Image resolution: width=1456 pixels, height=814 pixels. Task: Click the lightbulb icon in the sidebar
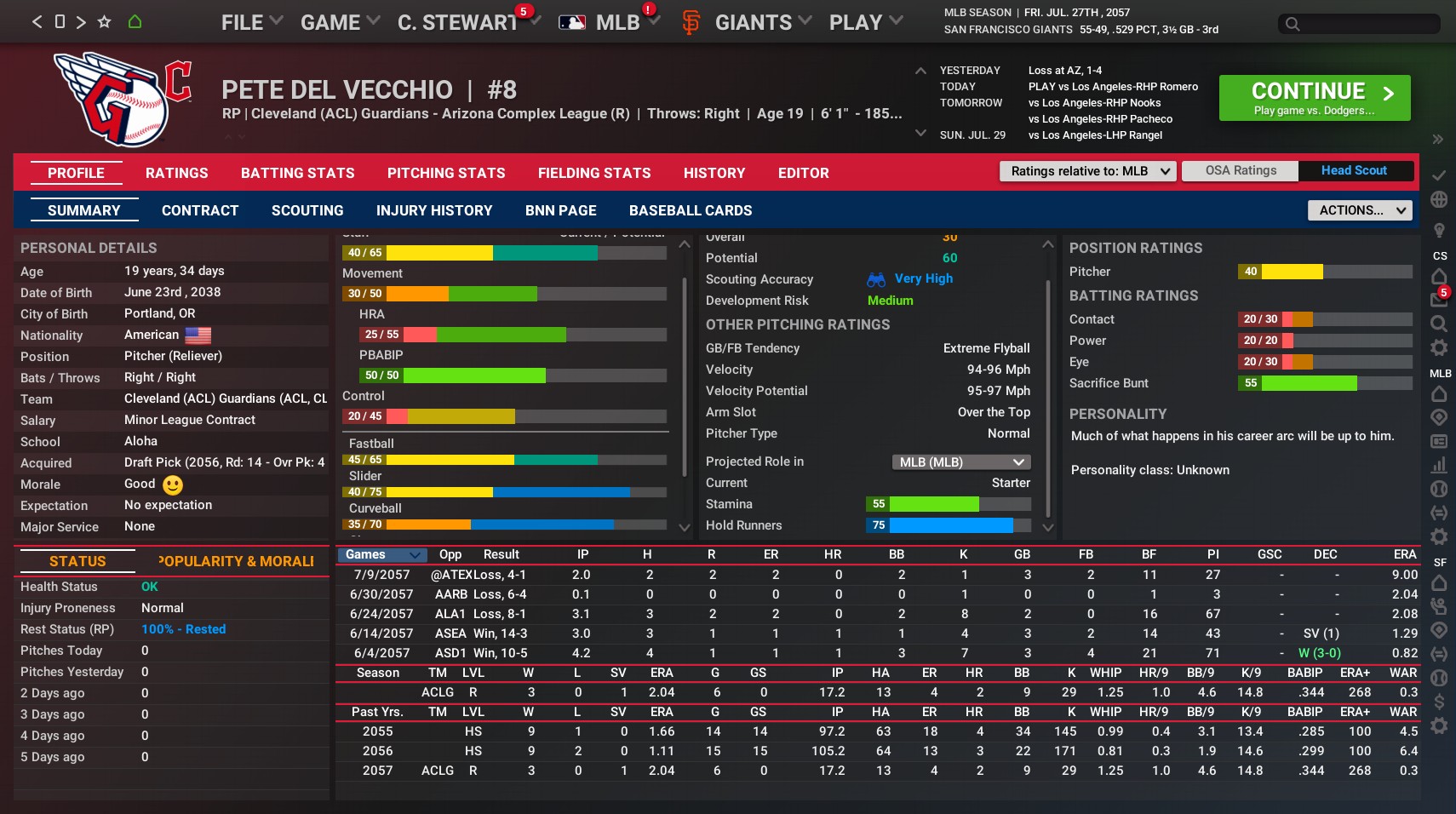(1440, 228)
